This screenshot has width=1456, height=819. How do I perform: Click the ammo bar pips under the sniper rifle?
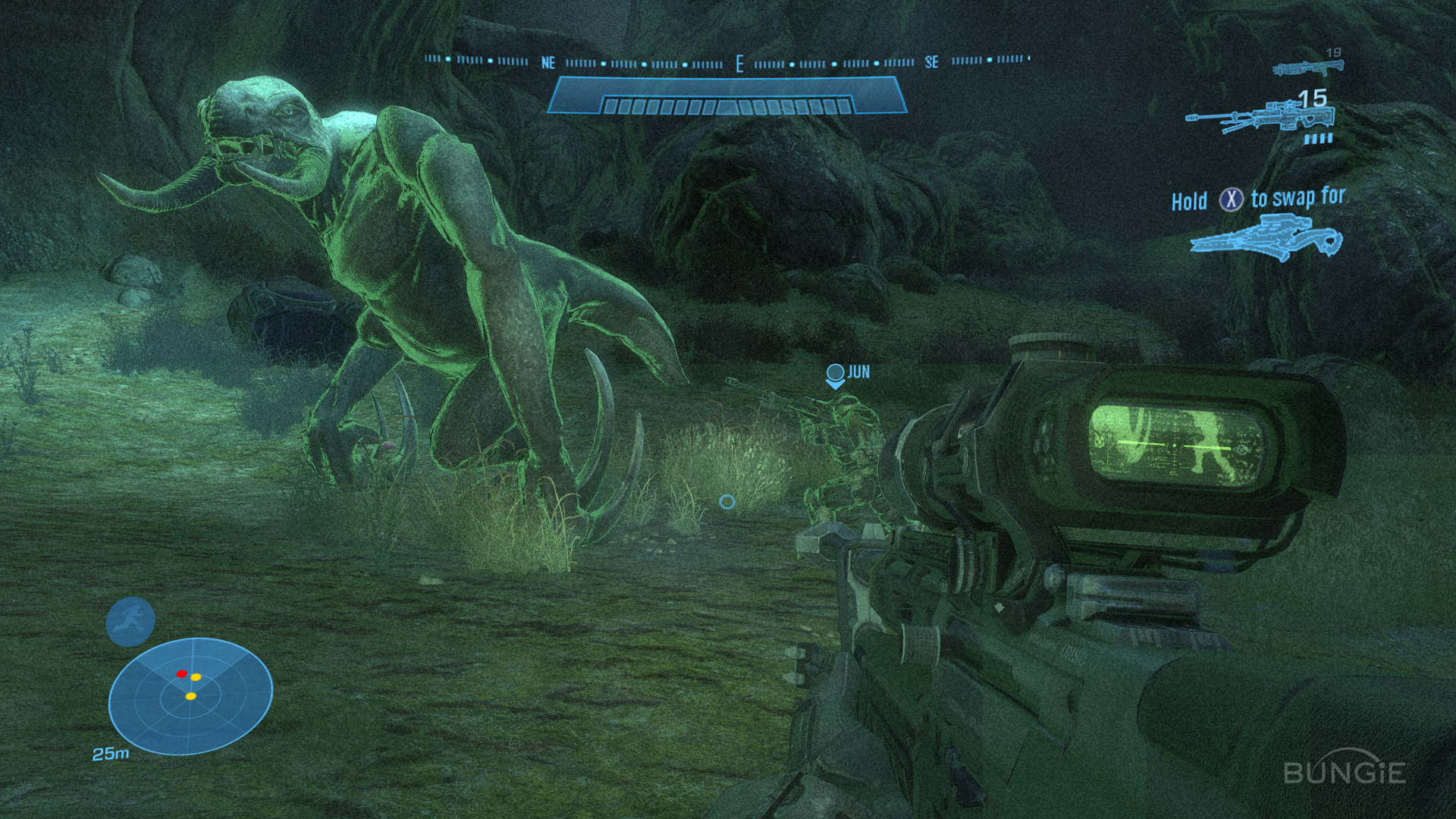(x=1317, y=139)
